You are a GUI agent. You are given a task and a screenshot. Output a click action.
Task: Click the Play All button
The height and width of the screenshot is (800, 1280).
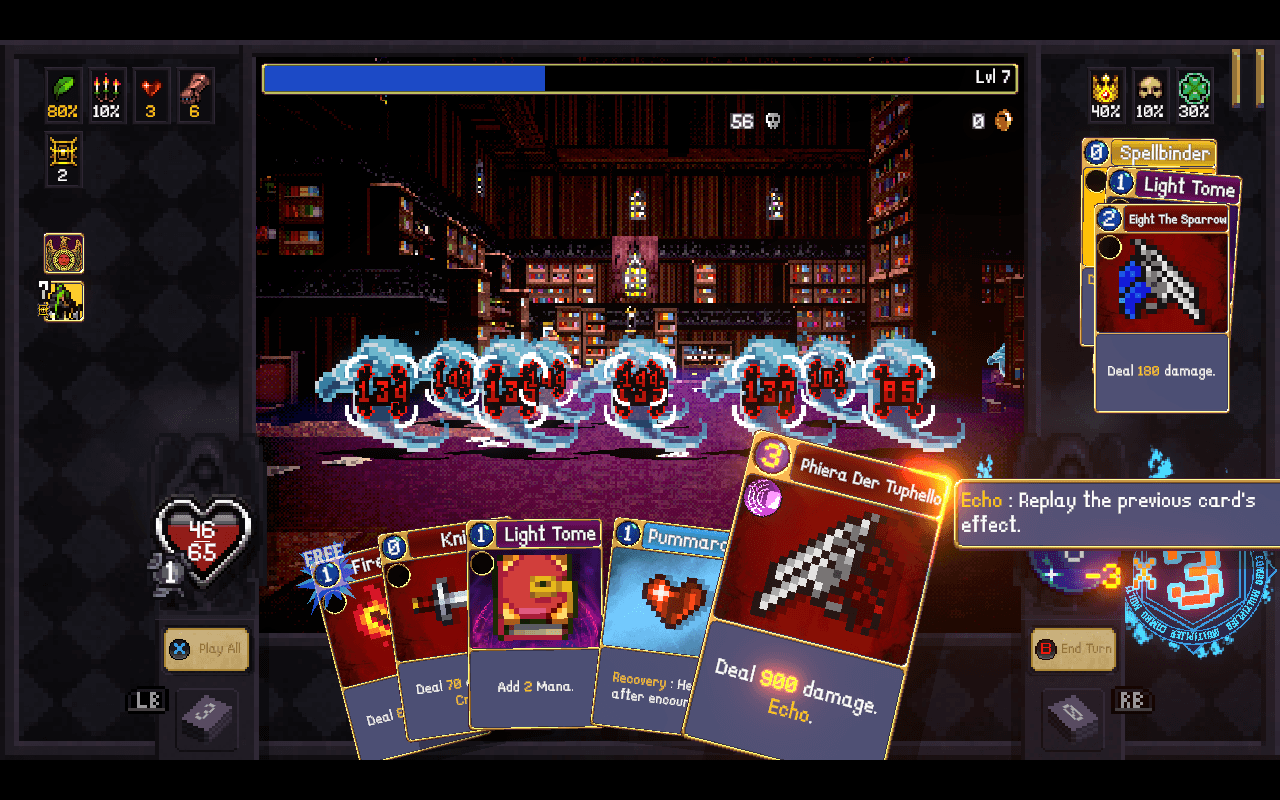click(207, 648)
